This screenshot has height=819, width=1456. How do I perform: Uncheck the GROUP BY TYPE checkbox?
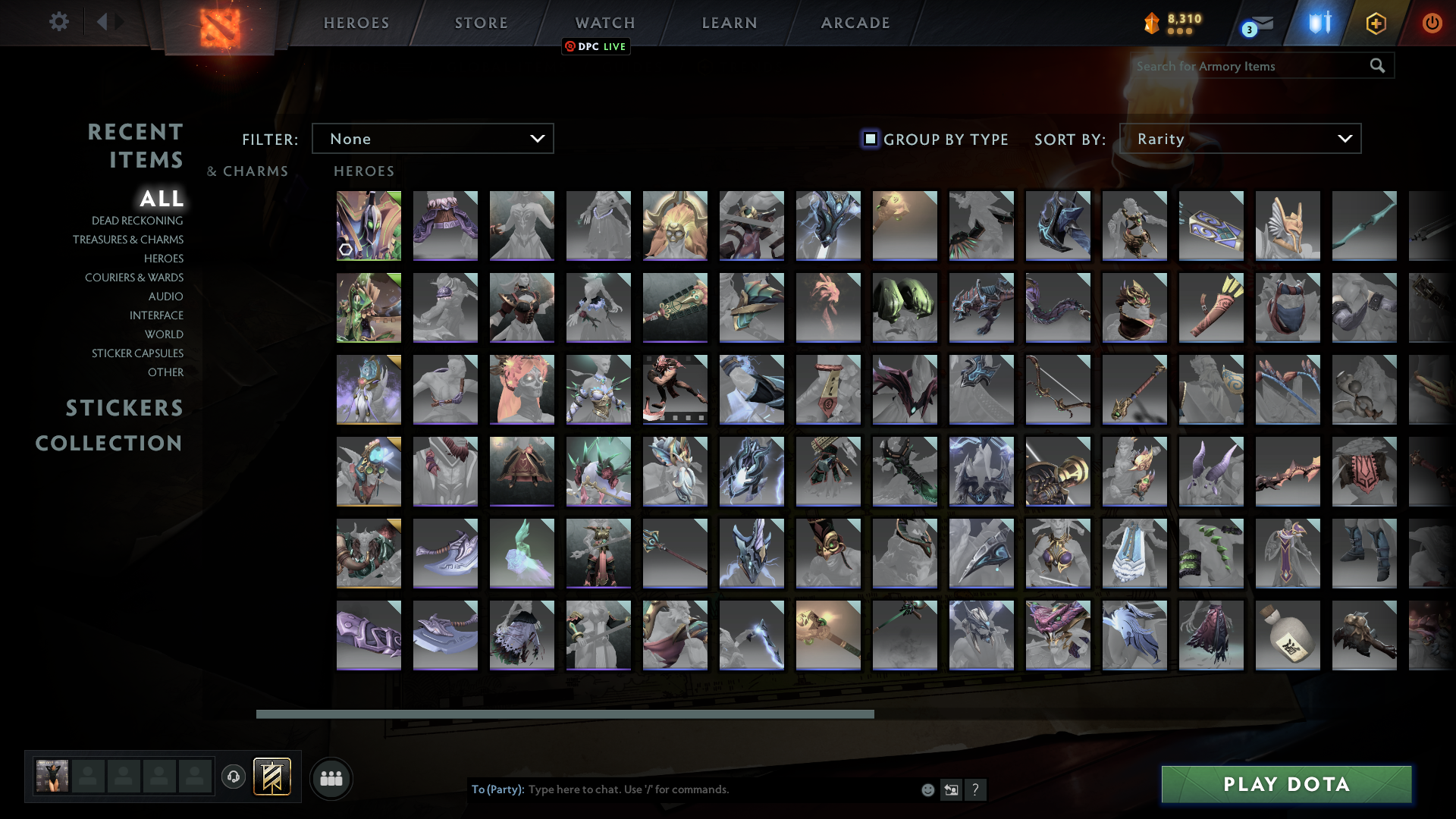869,138
